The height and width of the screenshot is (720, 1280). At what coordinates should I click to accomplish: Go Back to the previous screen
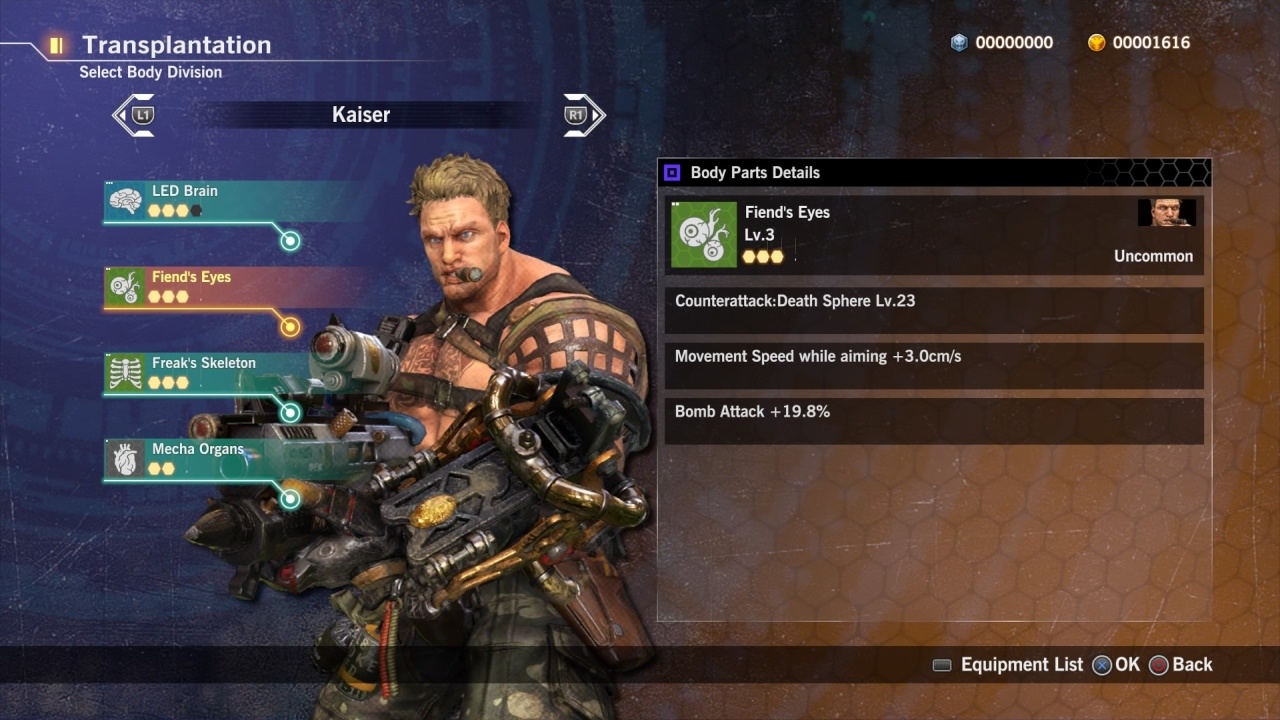click(1181, 665)
